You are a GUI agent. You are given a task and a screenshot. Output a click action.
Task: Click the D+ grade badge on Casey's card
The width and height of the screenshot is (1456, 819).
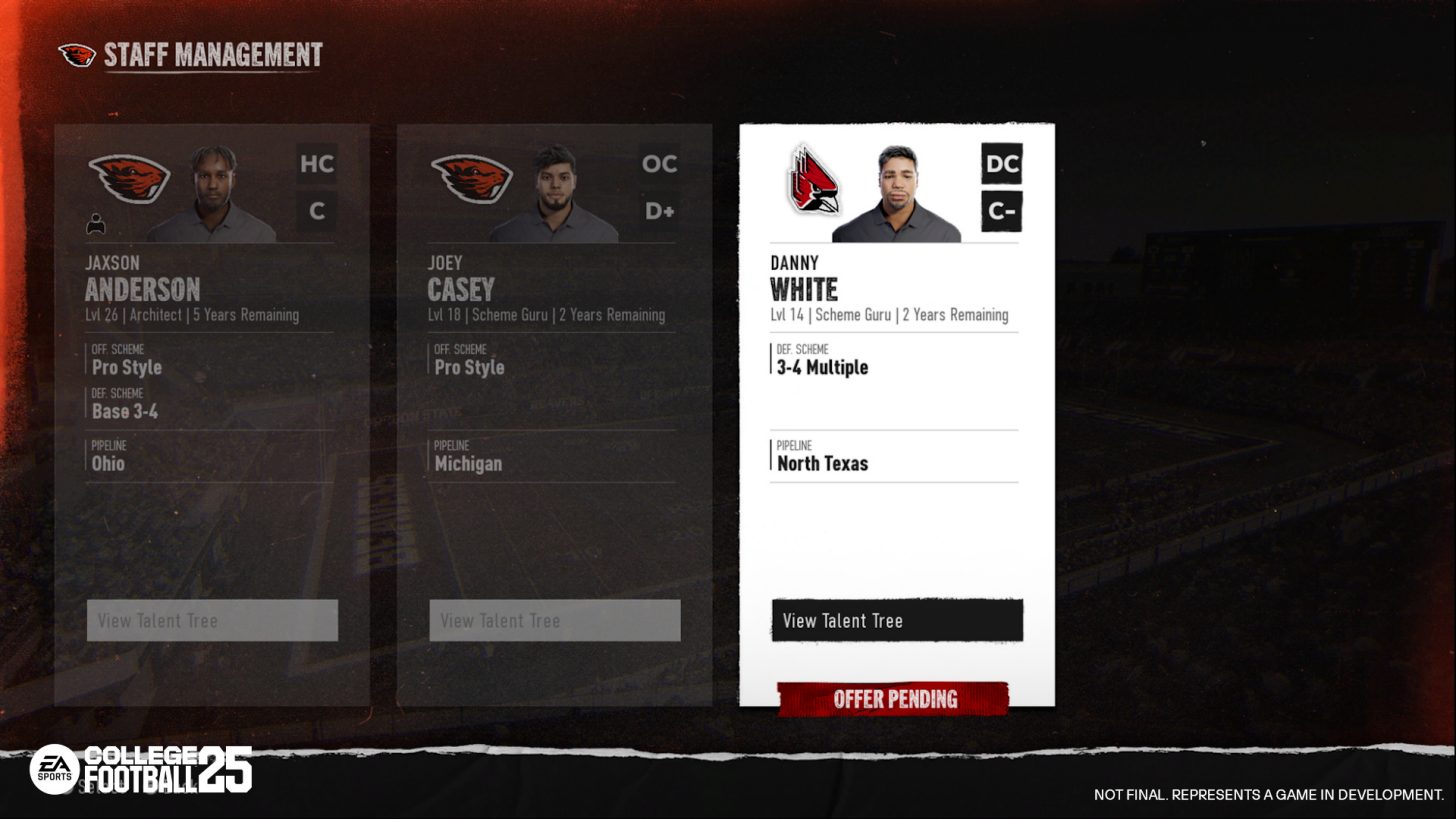659,211
